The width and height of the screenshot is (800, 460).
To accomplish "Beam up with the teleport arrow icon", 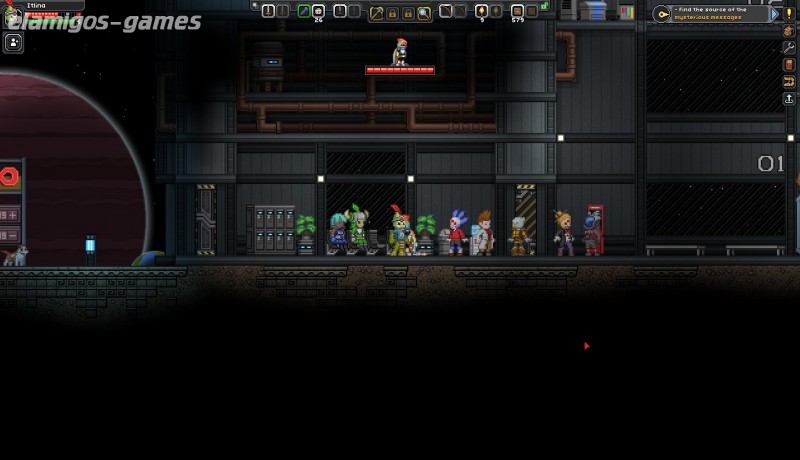I will click(789, 99).
